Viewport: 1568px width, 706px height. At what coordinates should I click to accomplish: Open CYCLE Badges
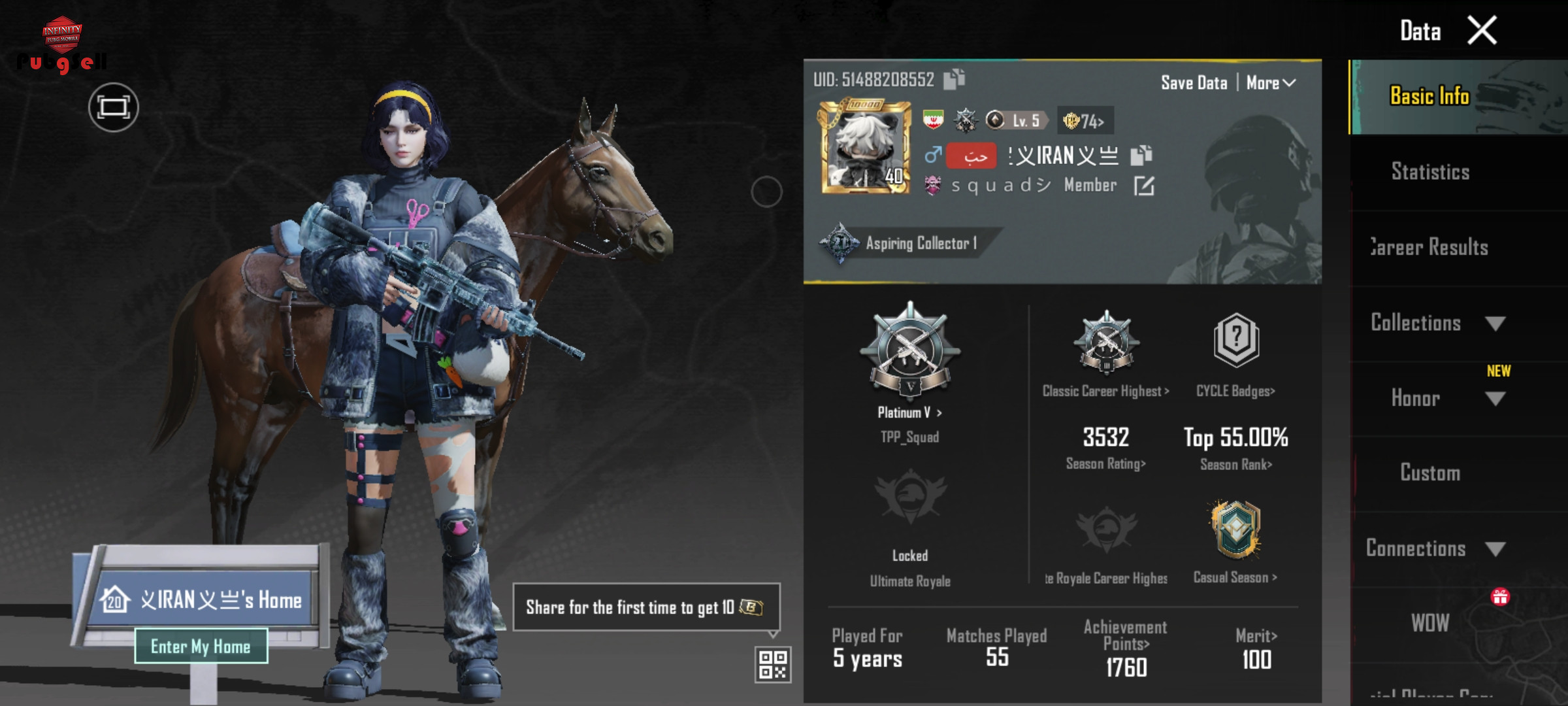coord(1235,391)
